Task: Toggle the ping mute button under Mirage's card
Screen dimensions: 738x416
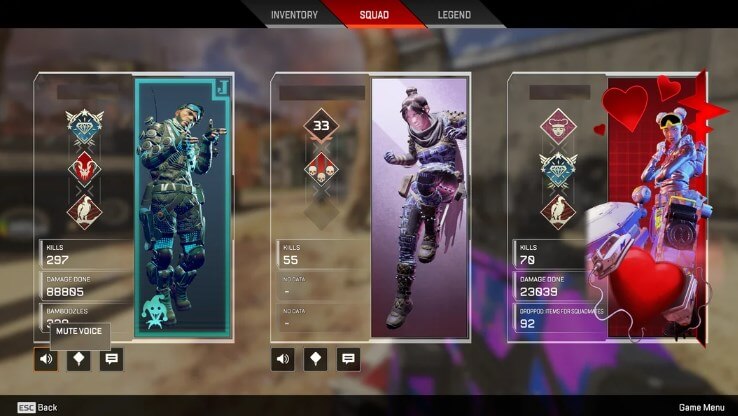Action: (x=79, y=360)
